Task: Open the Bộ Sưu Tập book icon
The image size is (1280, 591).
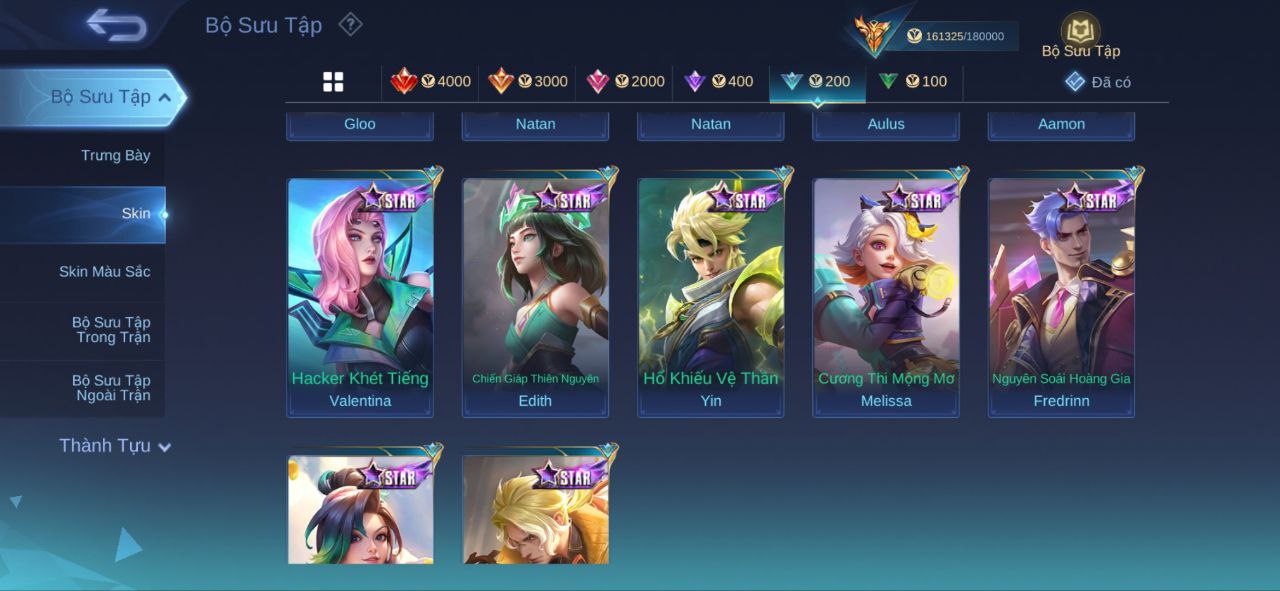Action: point(1080,34)
